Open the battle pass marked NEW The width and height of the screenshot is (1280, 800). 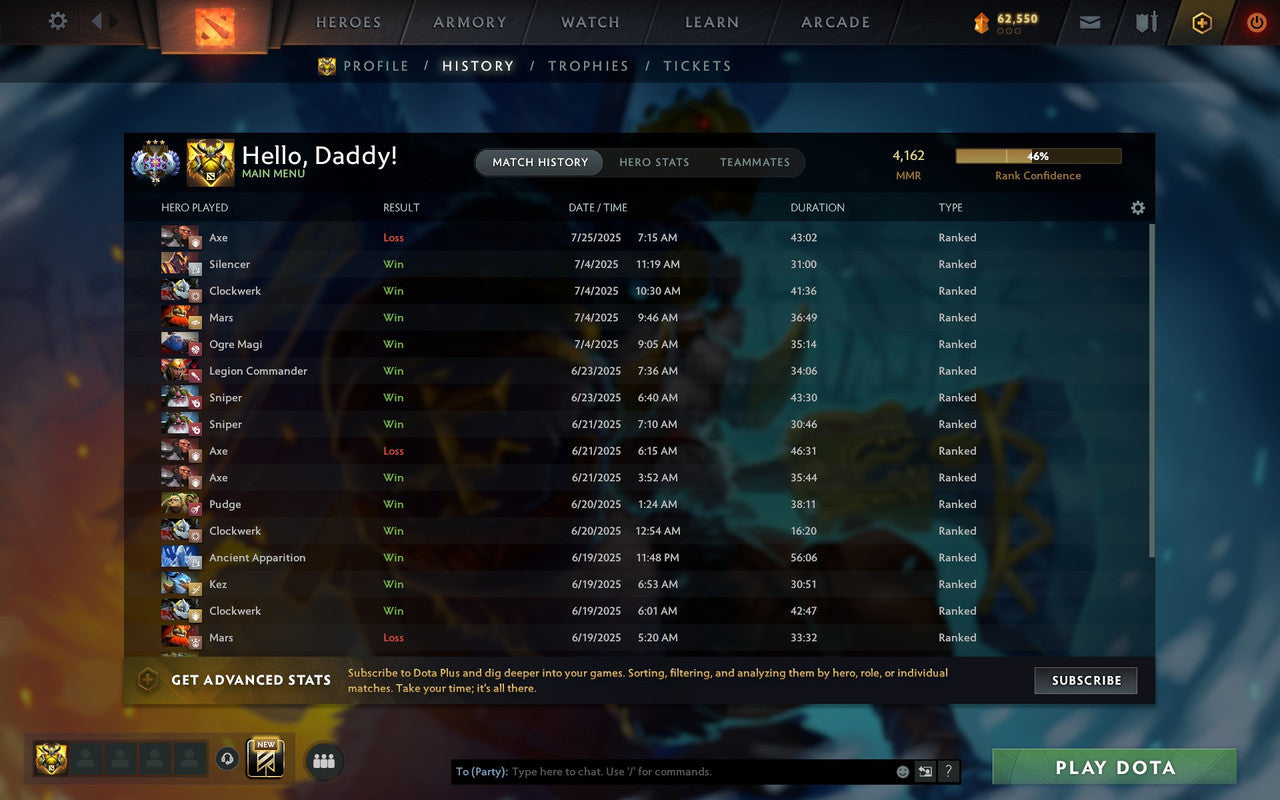[x=265, y=760]
